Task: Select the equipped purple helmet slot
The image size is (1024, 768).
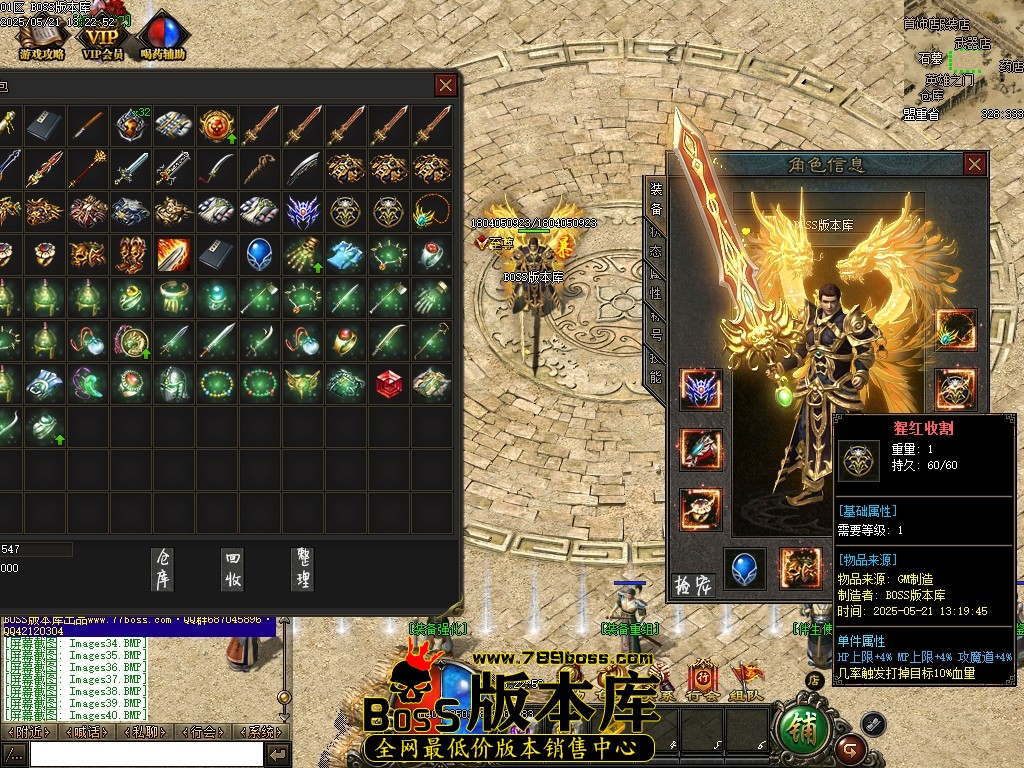Action: [x=701, y=389]
